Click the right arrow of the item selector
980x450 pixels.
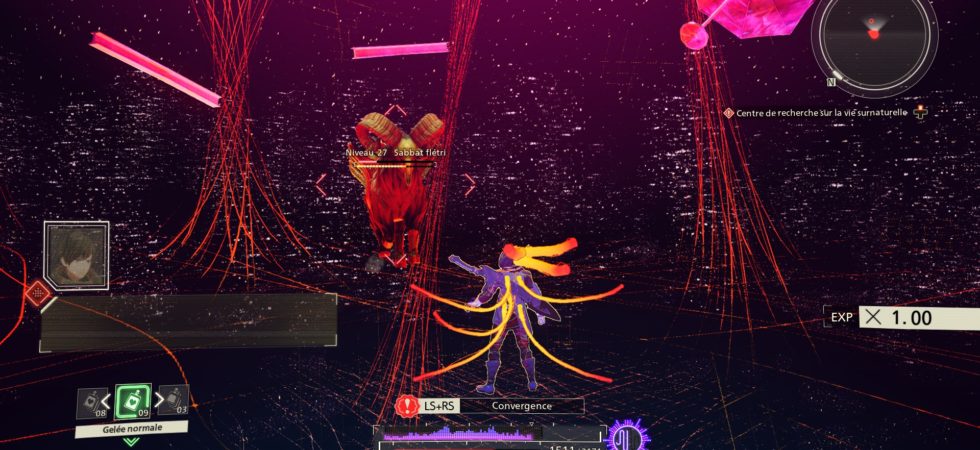pyautogui.click(x=160, y=402)
